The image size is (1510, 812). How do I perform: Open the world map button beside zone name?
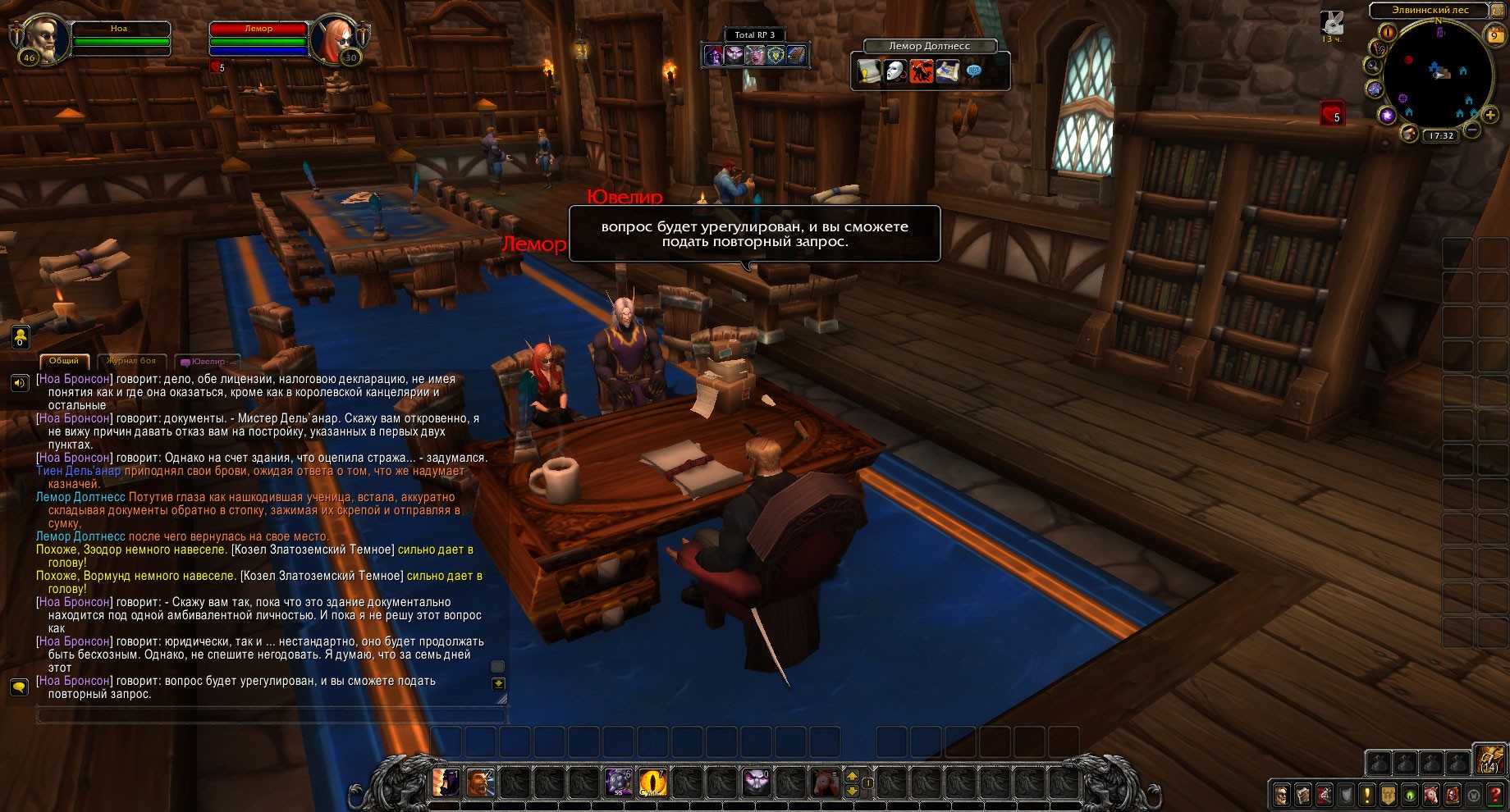[1497, 9]
